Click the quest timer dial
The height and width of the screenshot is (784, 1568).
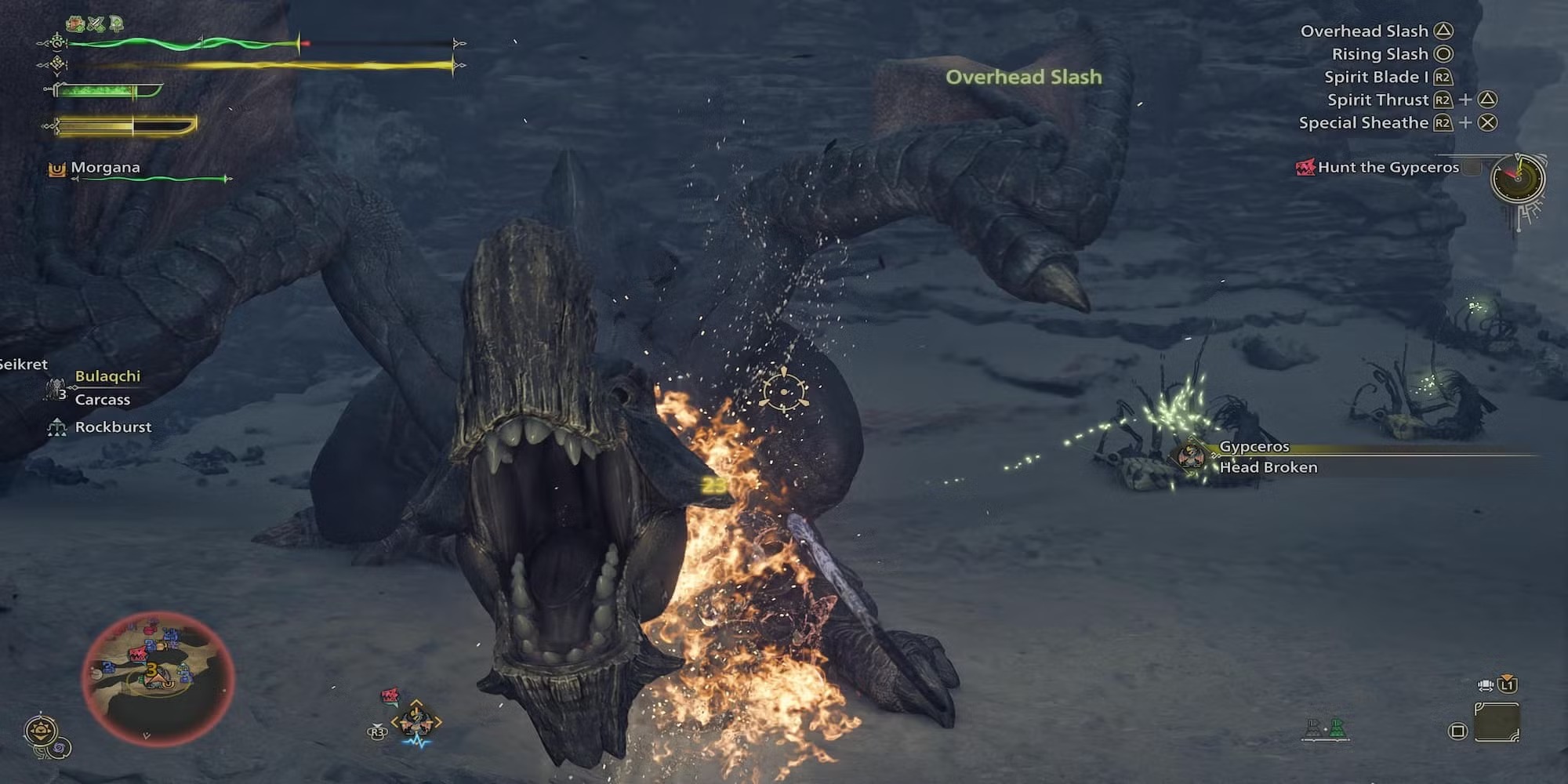(x=1518, y=180)
